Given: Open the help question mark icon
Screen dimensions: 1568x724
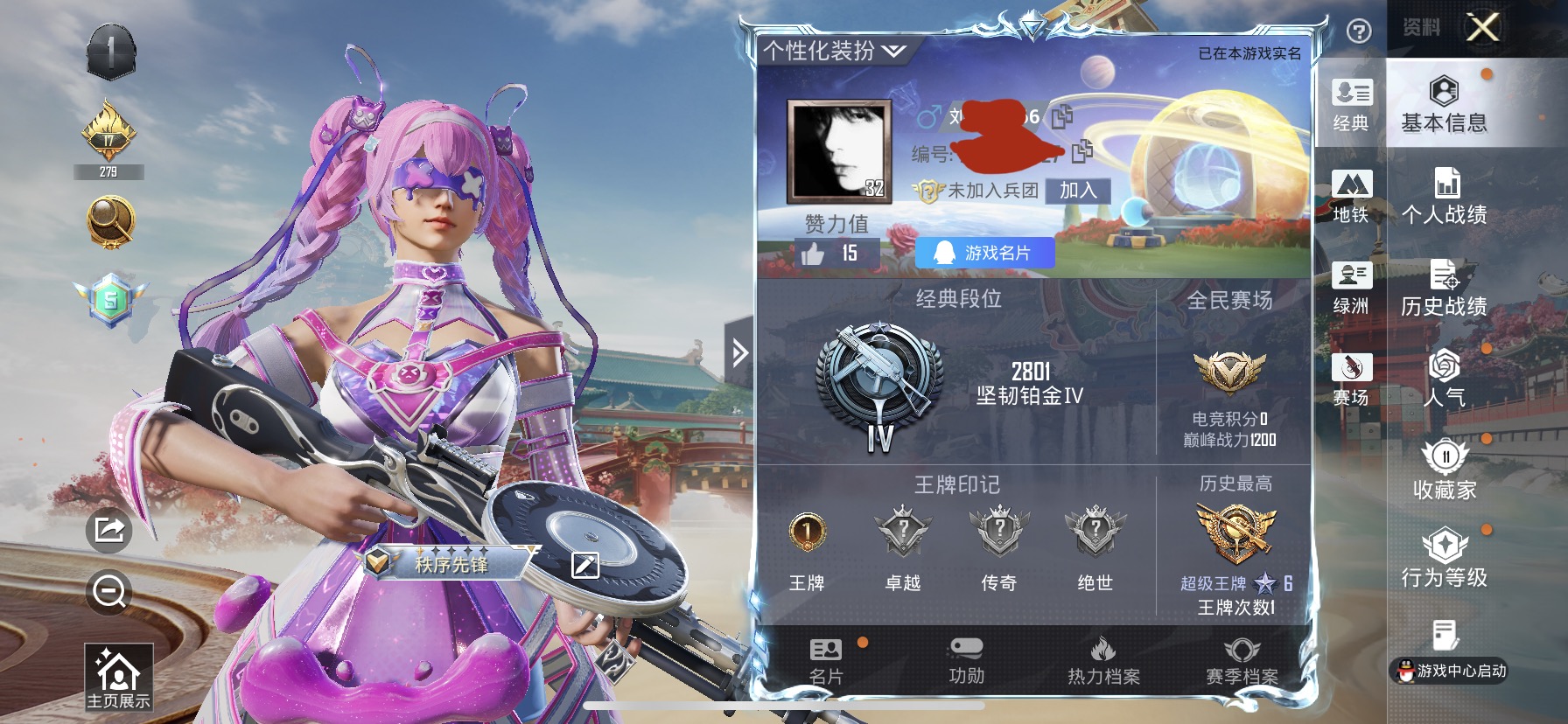Looking at the screenshot, I should tap(1359, 31).
